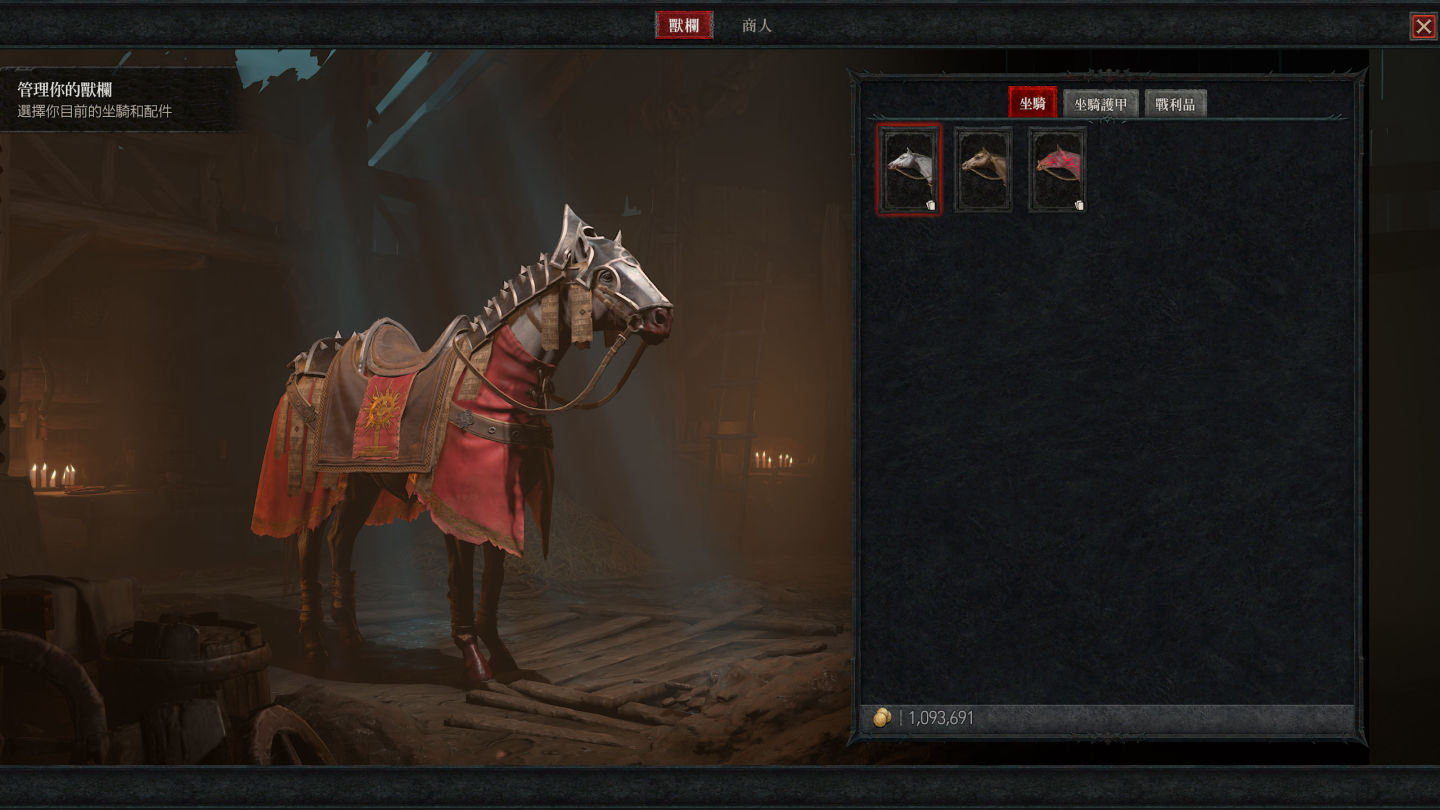Choose the grey armored horse mount
The height and width of the screenshot is (810, 1440).
tap(909, 169)
